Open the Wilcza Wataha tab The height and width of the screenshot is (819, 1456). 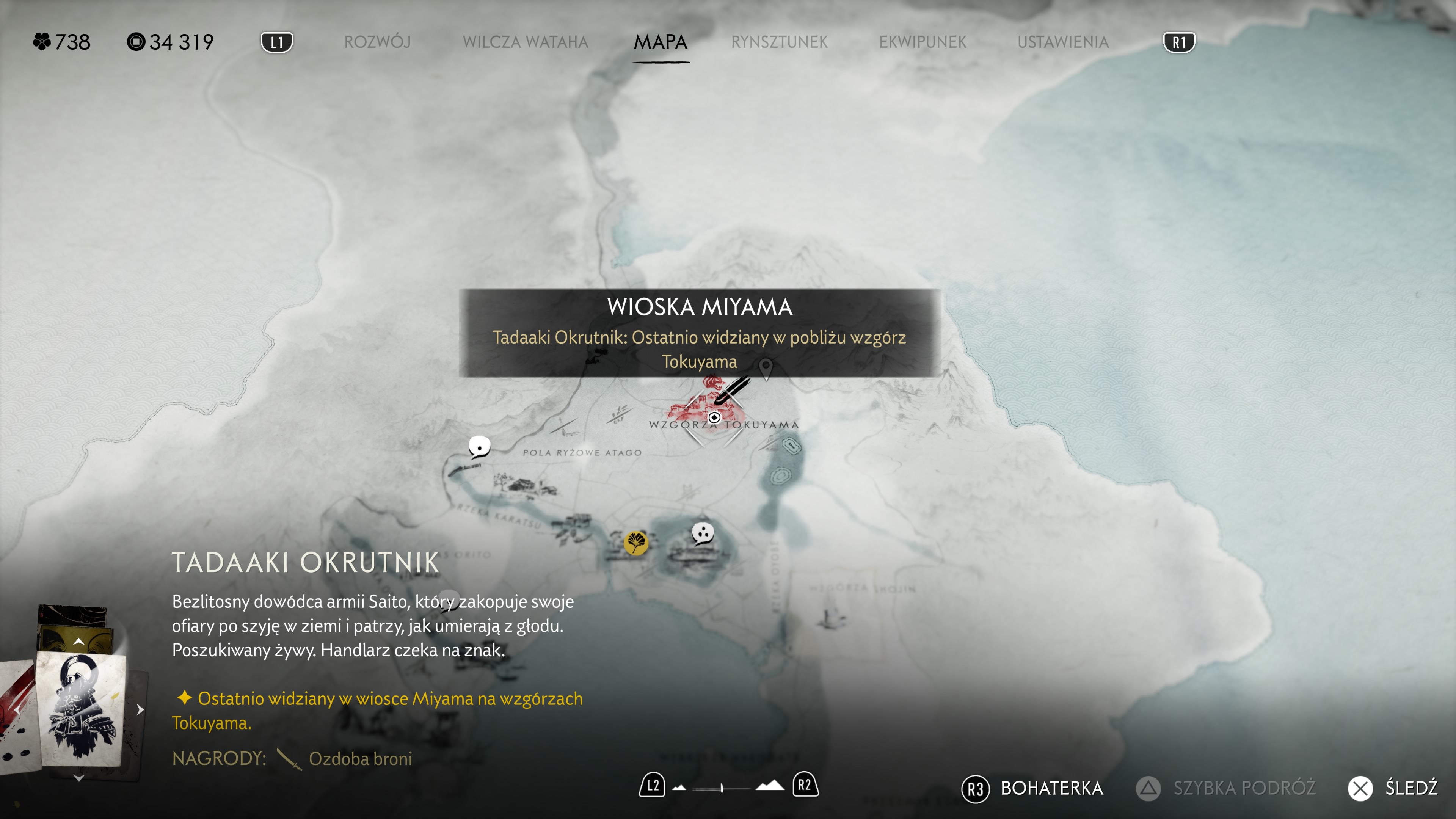pos(525,42)
